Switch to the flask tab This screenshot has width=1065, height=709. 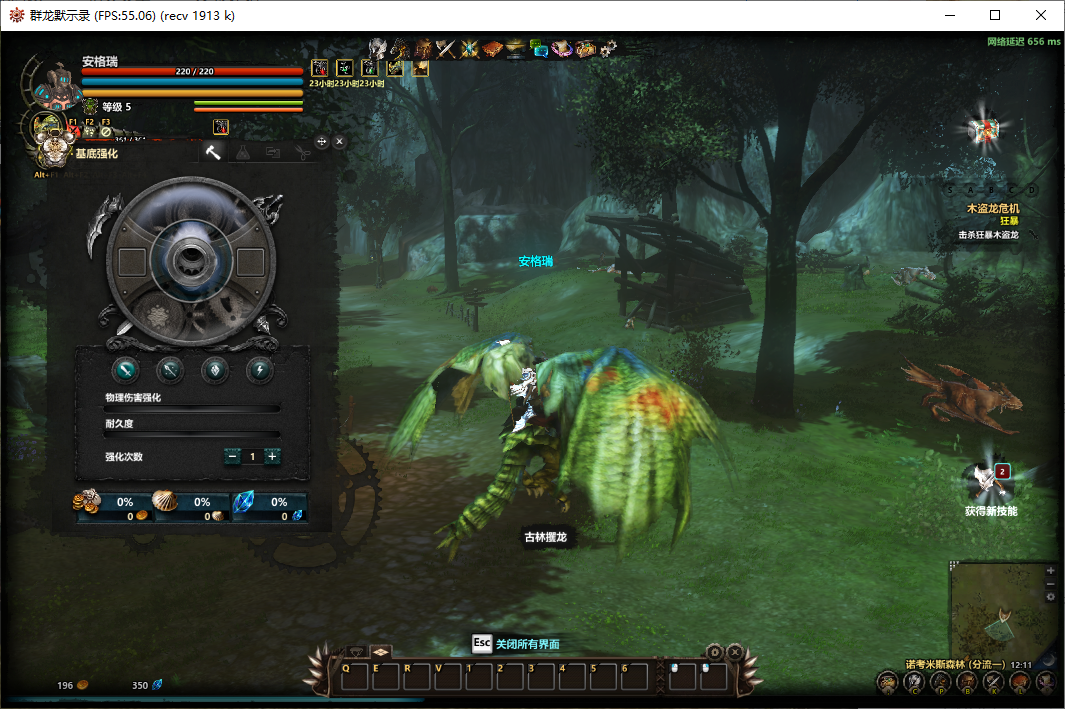pyautogui.click(x=242, y=152)
